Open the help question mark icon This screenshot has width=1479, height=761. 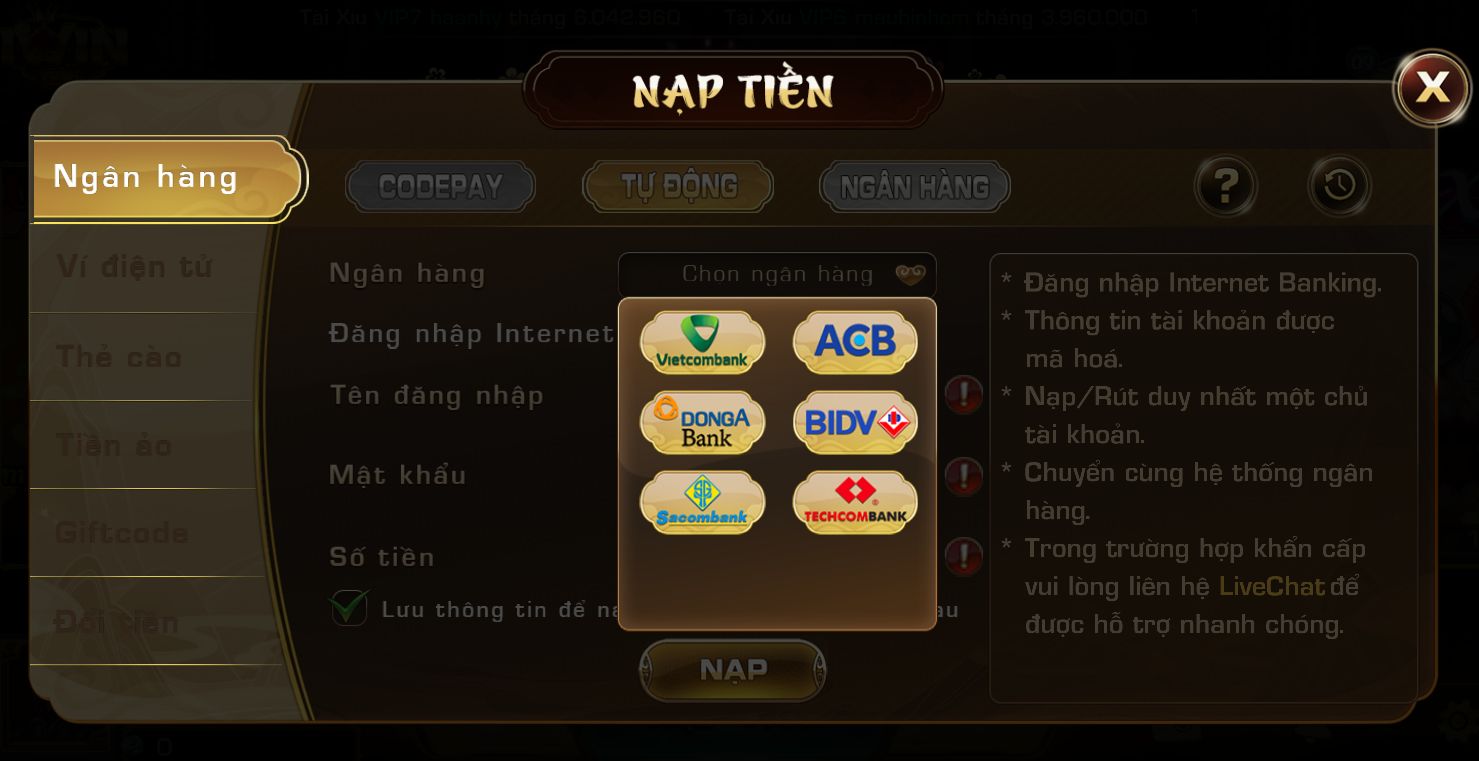(1226, 186)
